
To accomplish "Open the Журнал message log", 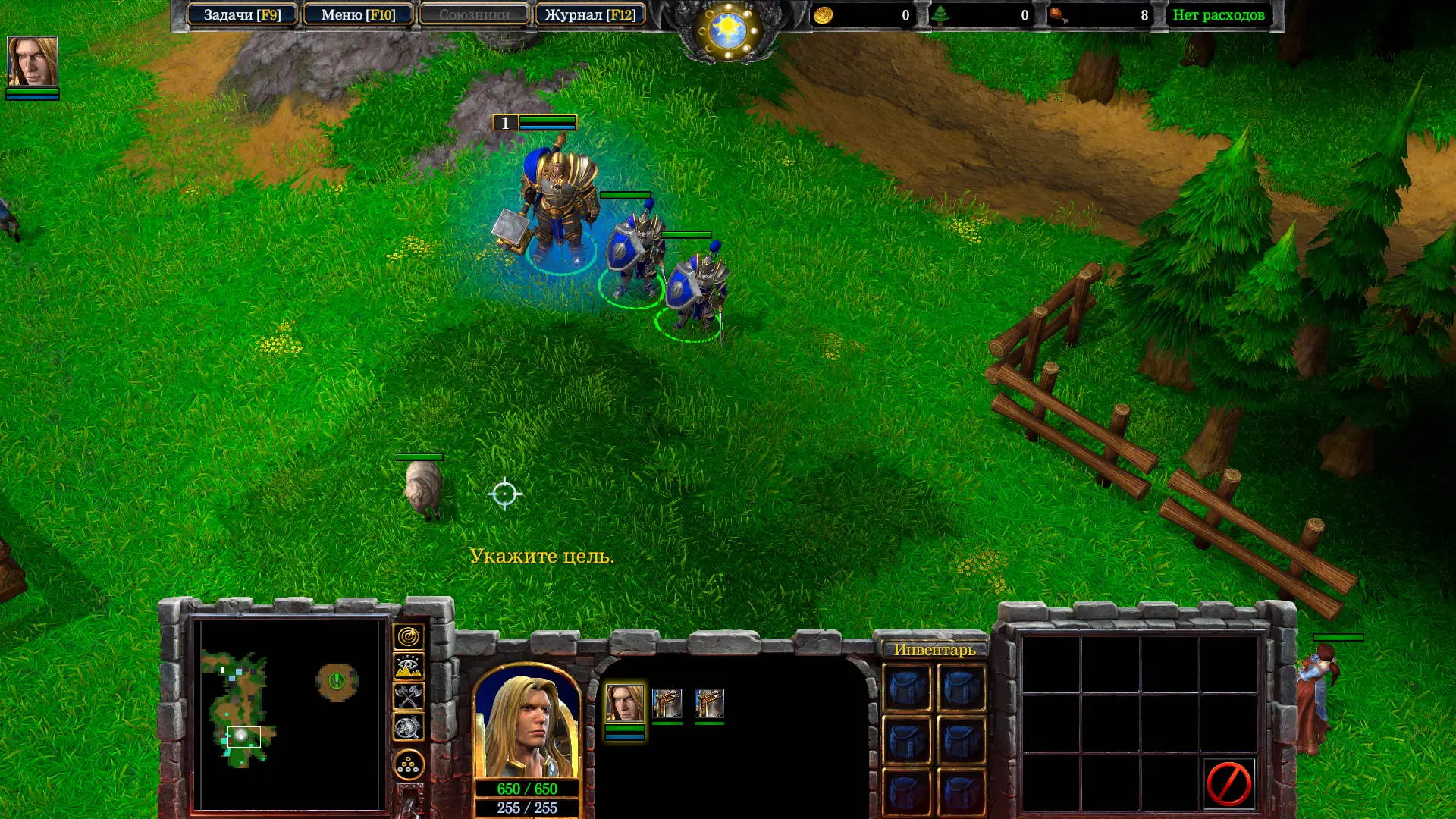I will (x=590, y=14).
